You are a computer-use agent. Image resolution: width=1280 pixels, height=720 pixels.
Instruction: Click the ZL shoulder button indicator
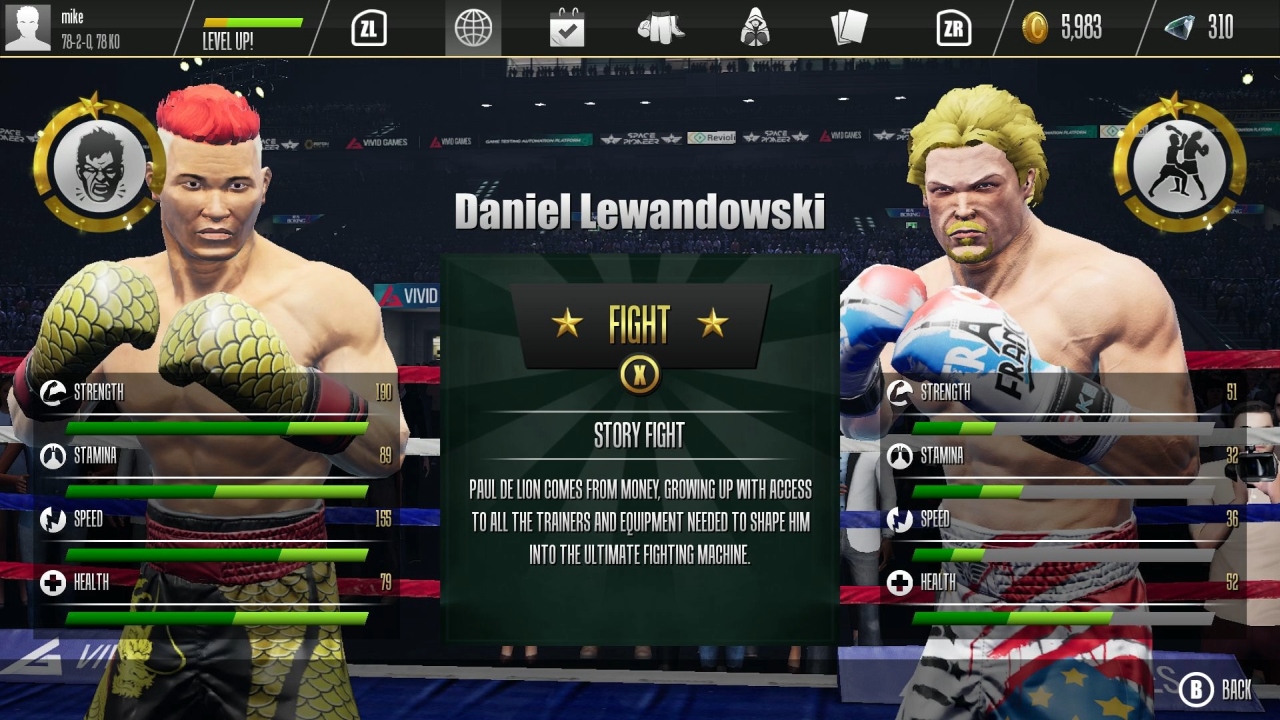coord(367,28)
